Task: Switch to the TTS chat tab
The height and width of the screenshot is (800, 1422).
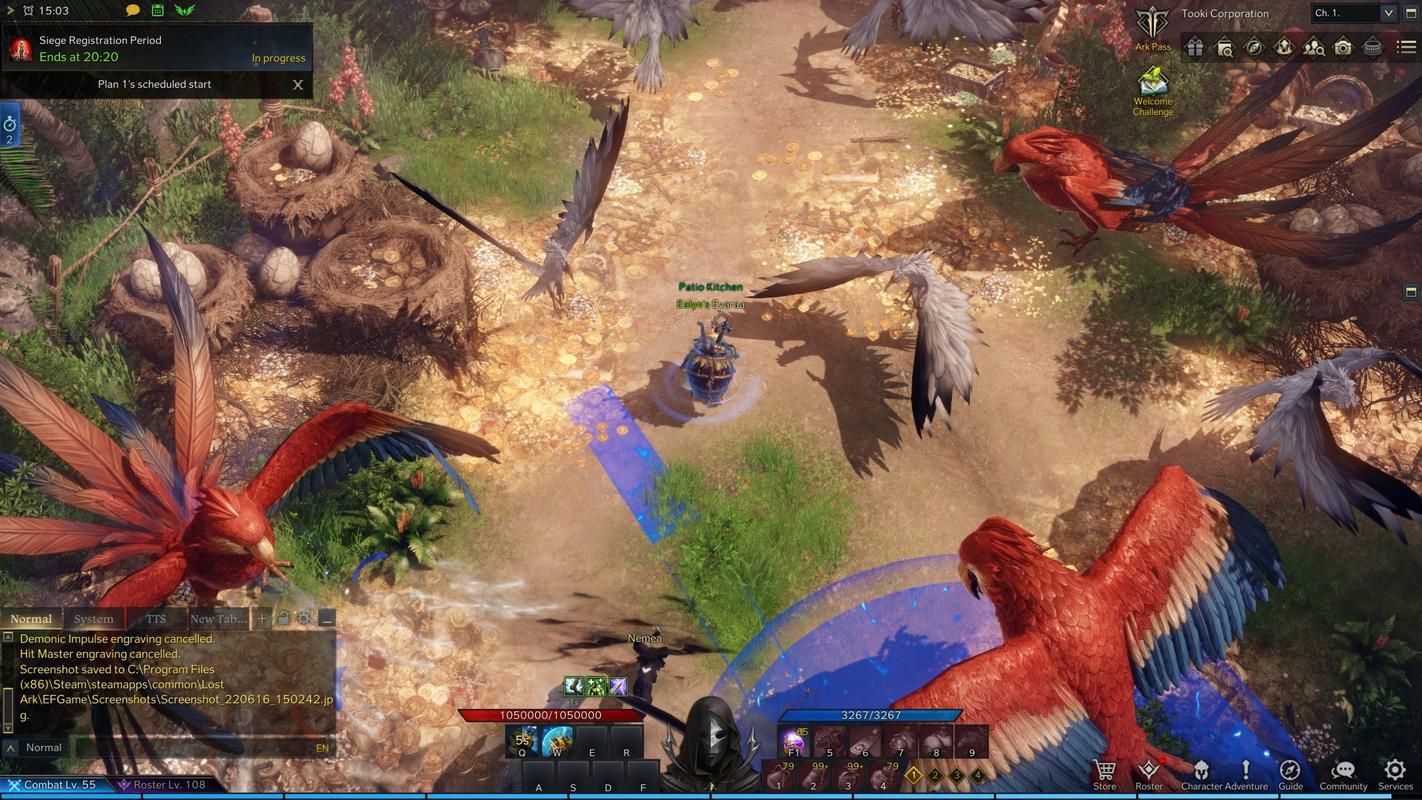Action: [x=156, y=619]
